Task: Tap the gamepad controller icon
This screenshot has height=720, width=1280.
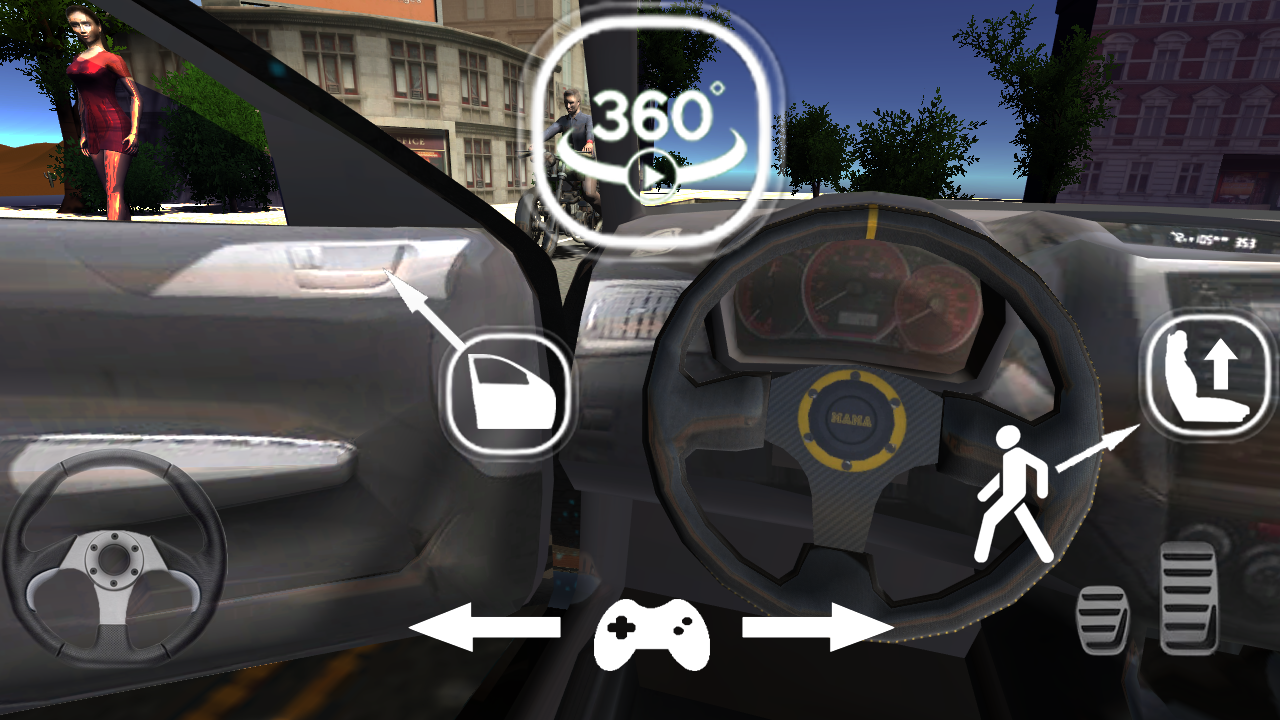Action: tap(653, 637)
